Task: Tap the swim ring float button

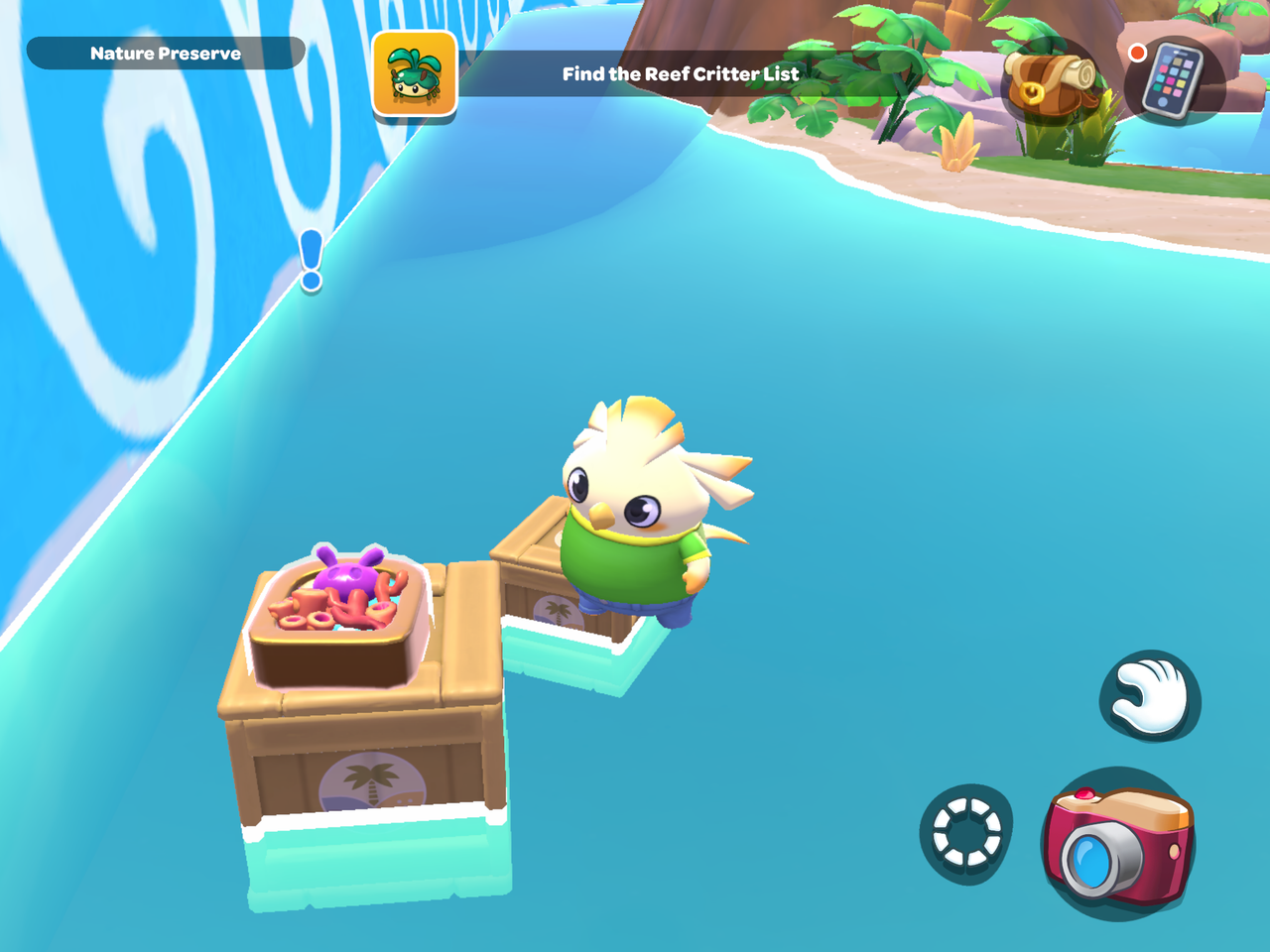Action: [x=966, y=831]
